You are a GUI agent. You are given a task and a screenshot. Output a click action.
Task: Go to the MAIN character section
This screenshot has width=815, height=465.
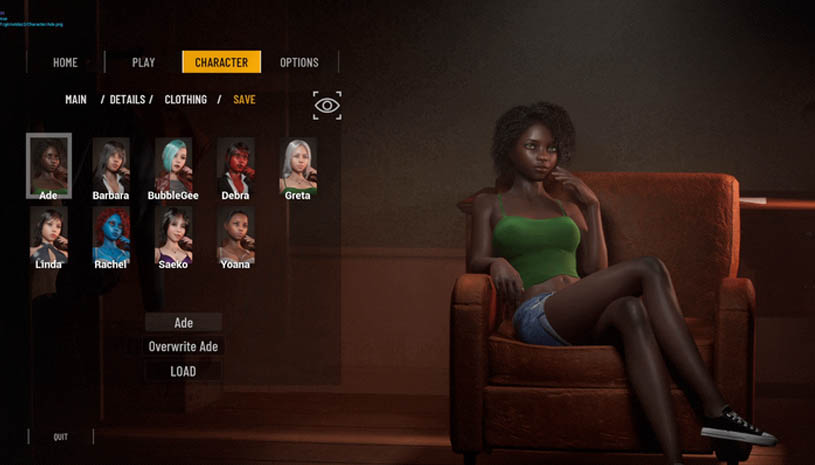coord(76,100)
